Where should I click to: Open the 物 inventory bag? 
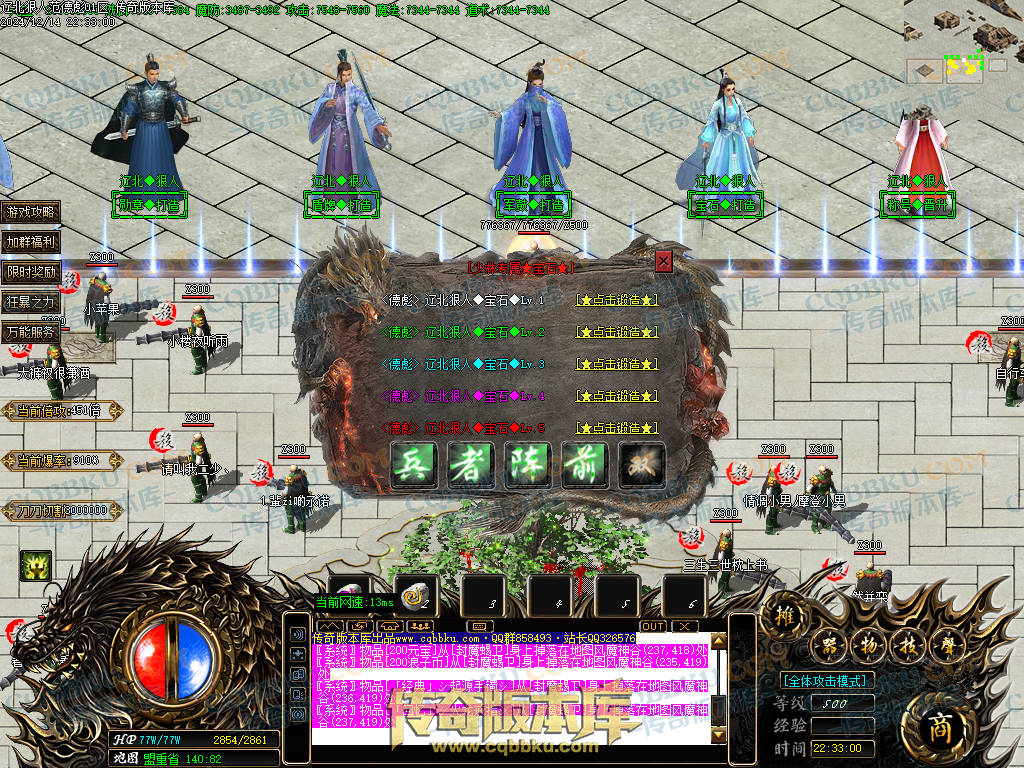tap(869, 644)
